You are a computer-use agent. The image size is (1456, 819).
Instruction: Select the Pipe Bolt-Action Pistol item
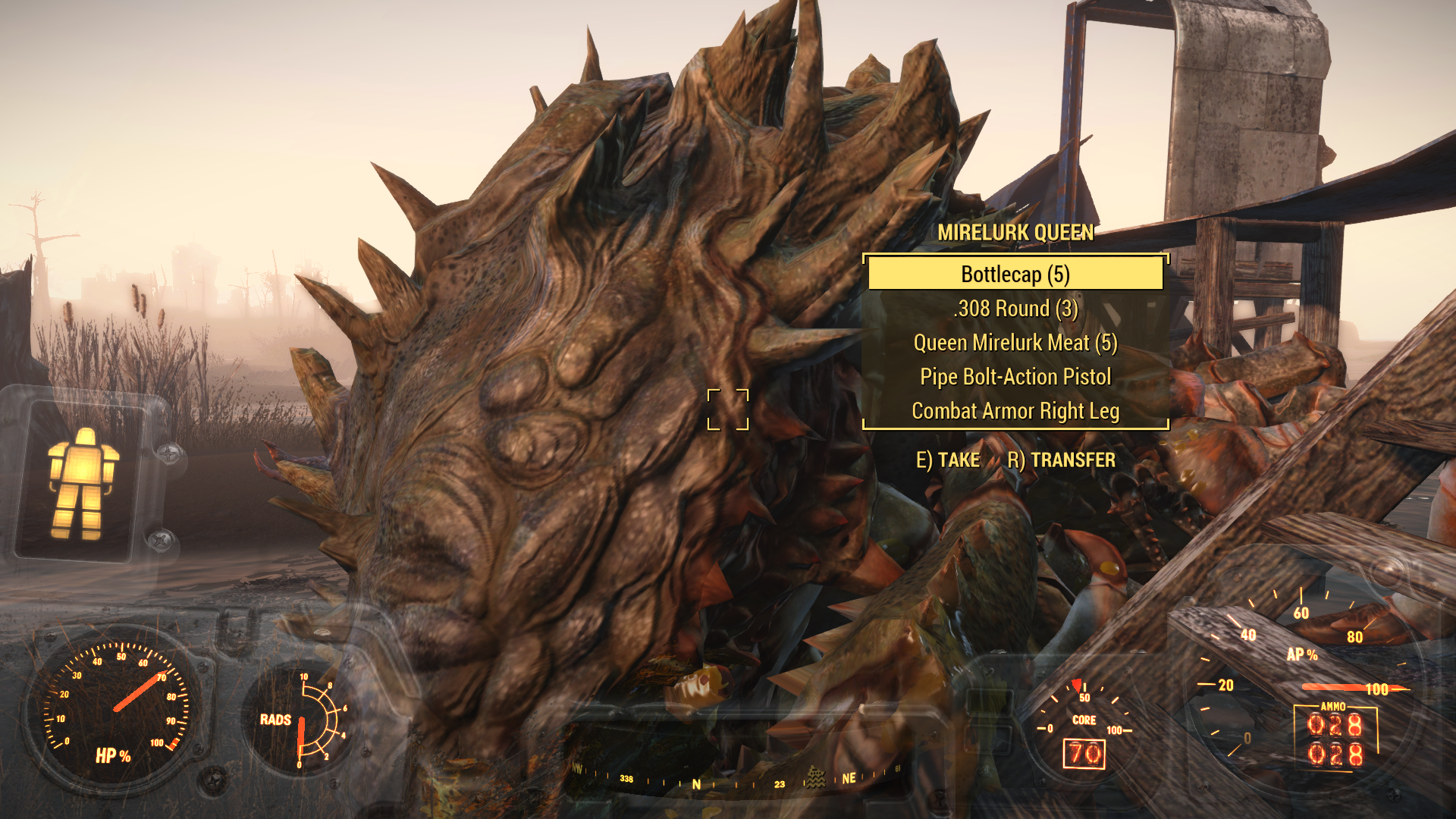tap(1015, 377)
